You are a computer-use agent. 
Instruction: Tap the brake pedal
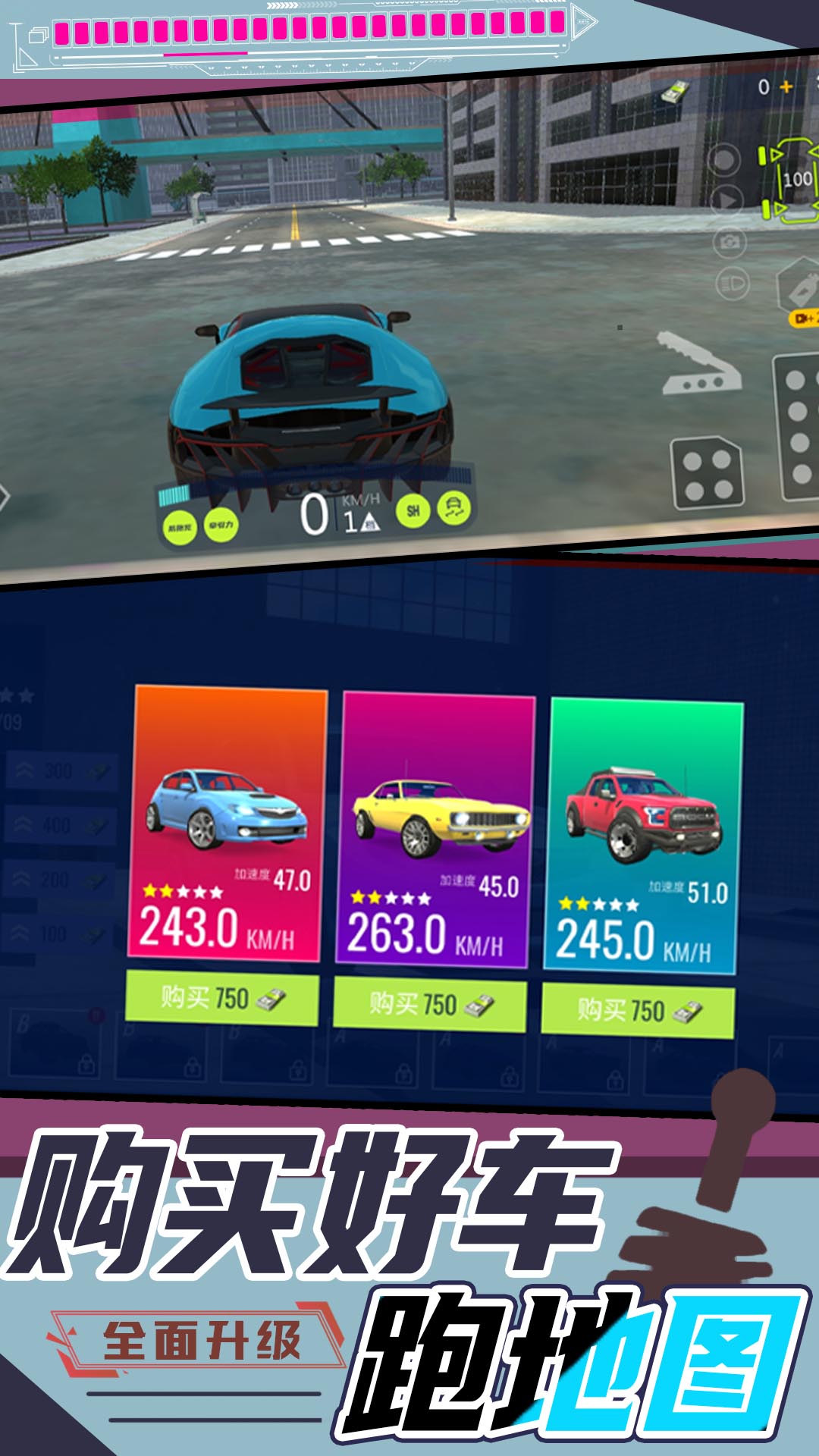[708, 472]
